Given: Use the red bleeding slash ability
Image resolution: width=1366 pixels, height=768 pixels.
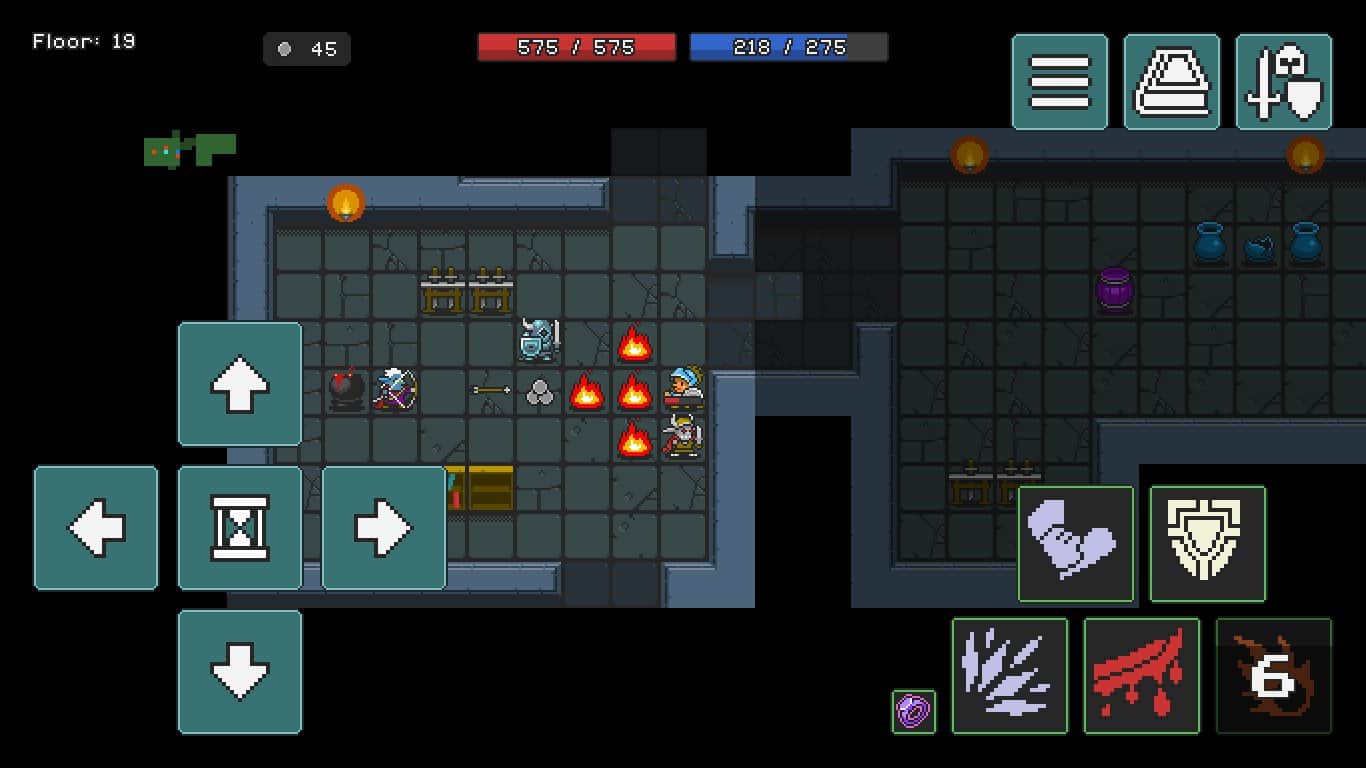Looking at the screenshot, I should pos(1142,676).
